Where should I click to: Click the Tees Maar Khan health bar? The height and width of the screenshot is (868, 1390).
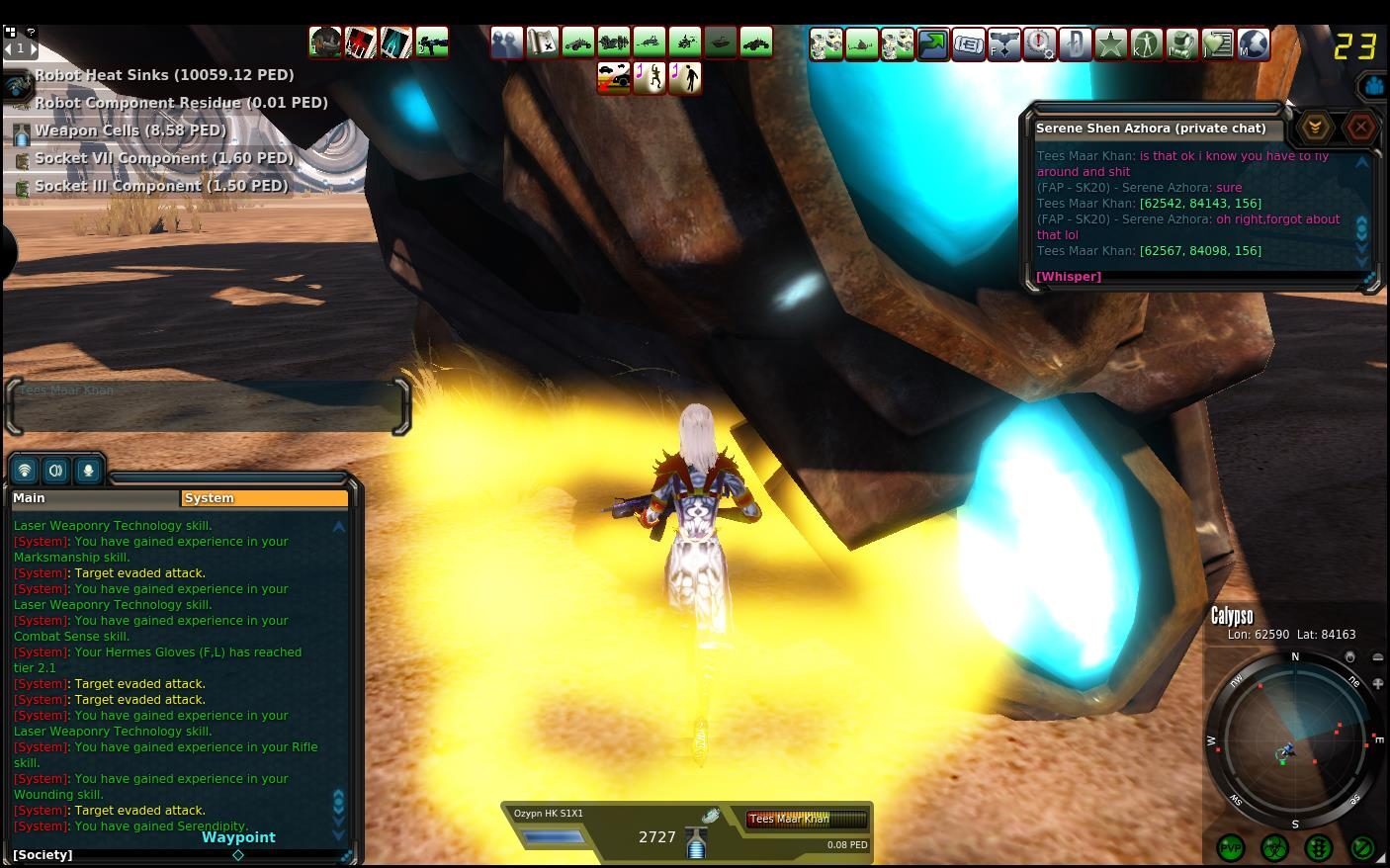pos(805,819)
